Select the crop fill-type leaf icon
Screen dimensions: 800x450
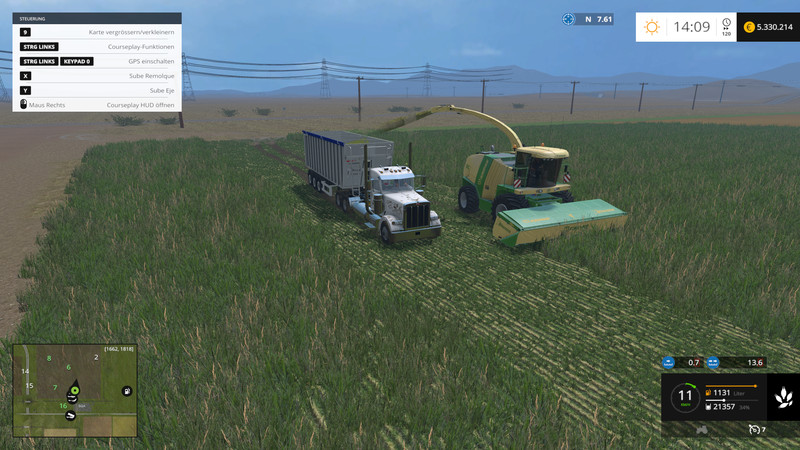click(782, 398)
